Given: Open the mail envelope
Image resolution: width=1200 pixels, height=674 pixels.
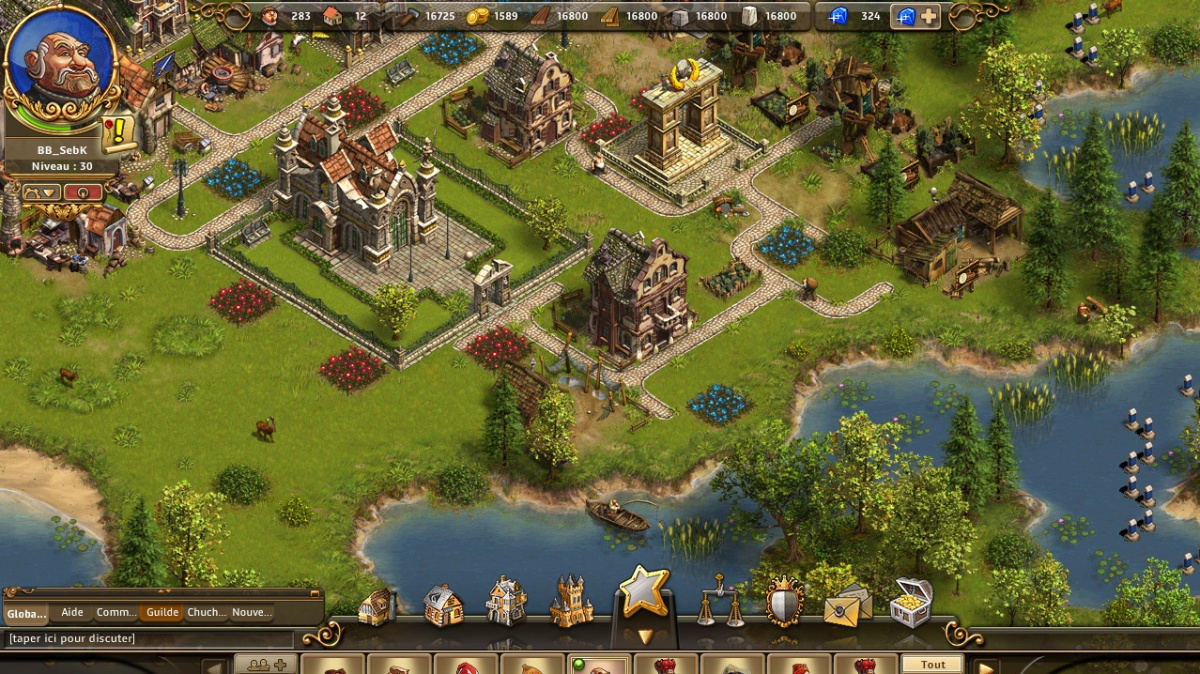Looking at the screenshot, I should tap(847, 604).
